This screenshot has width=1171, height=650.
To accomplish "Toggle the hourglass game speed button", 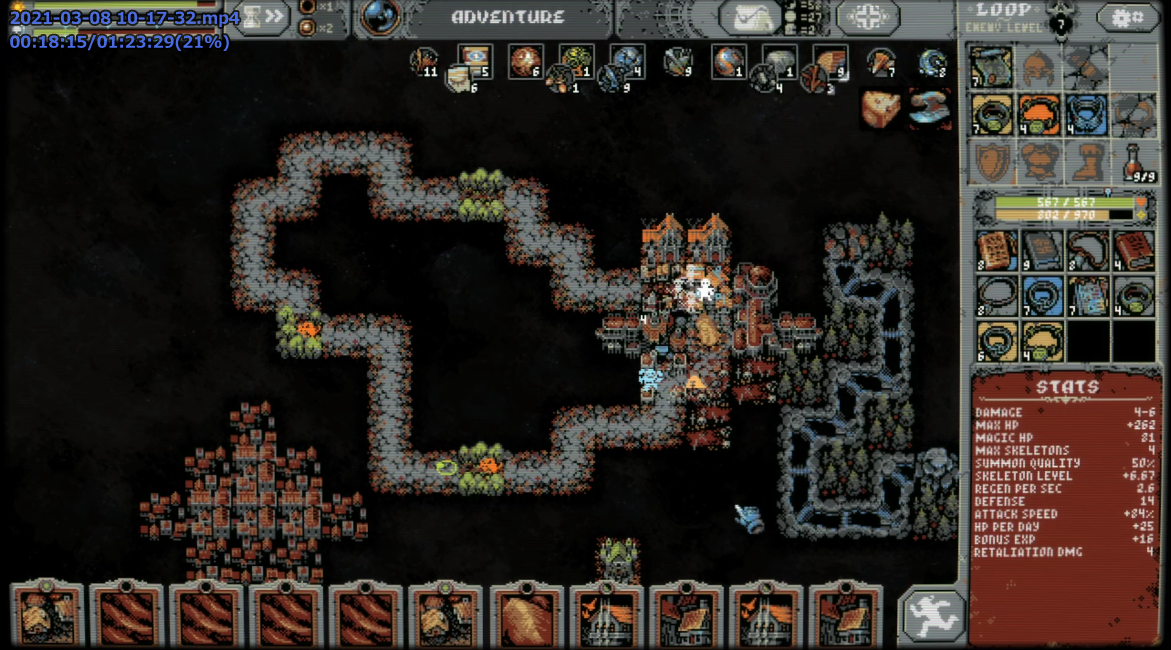I will [250, 17].
